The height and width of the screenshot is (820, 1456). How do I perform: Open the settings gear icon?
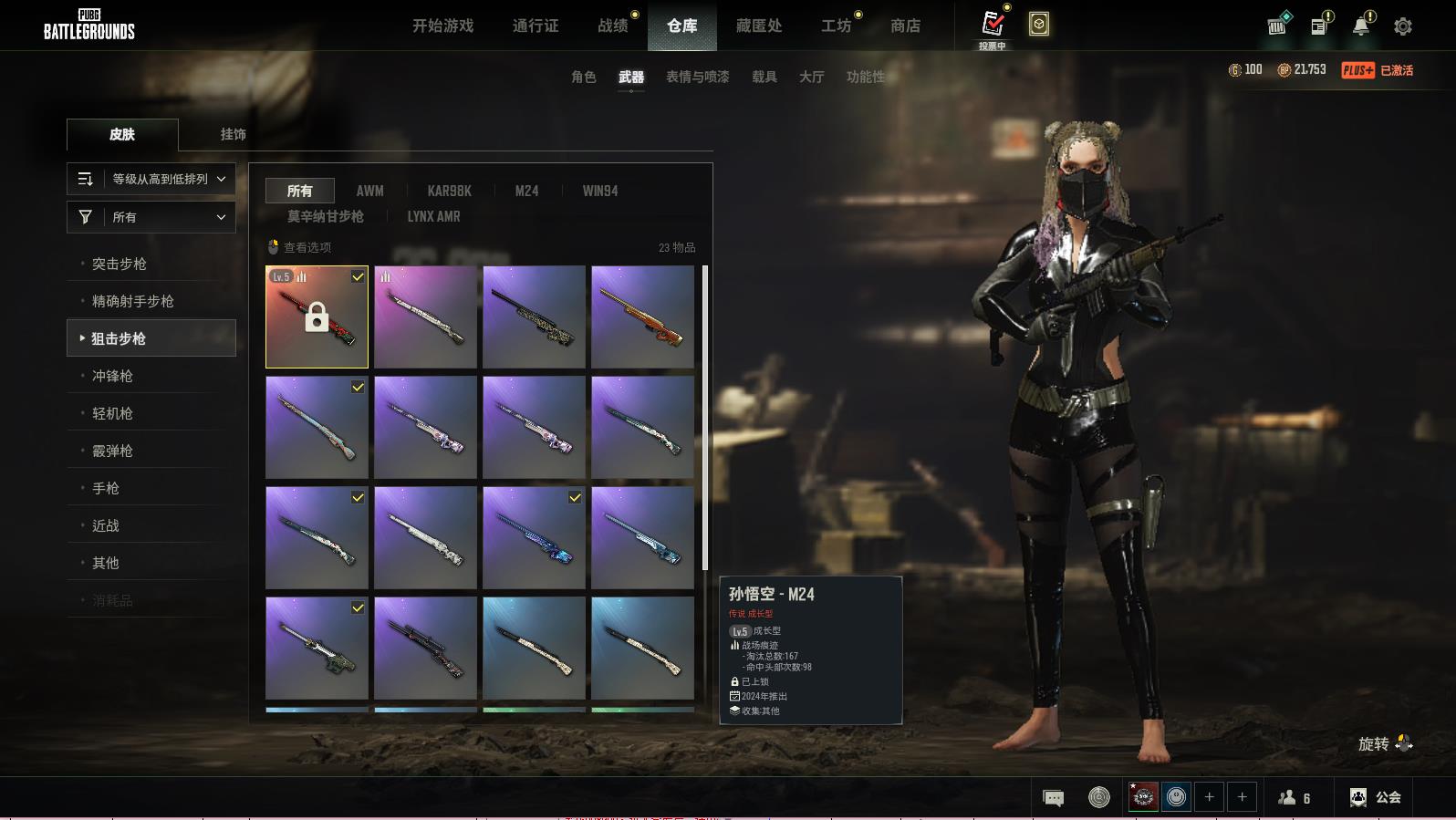[1402, 26]
